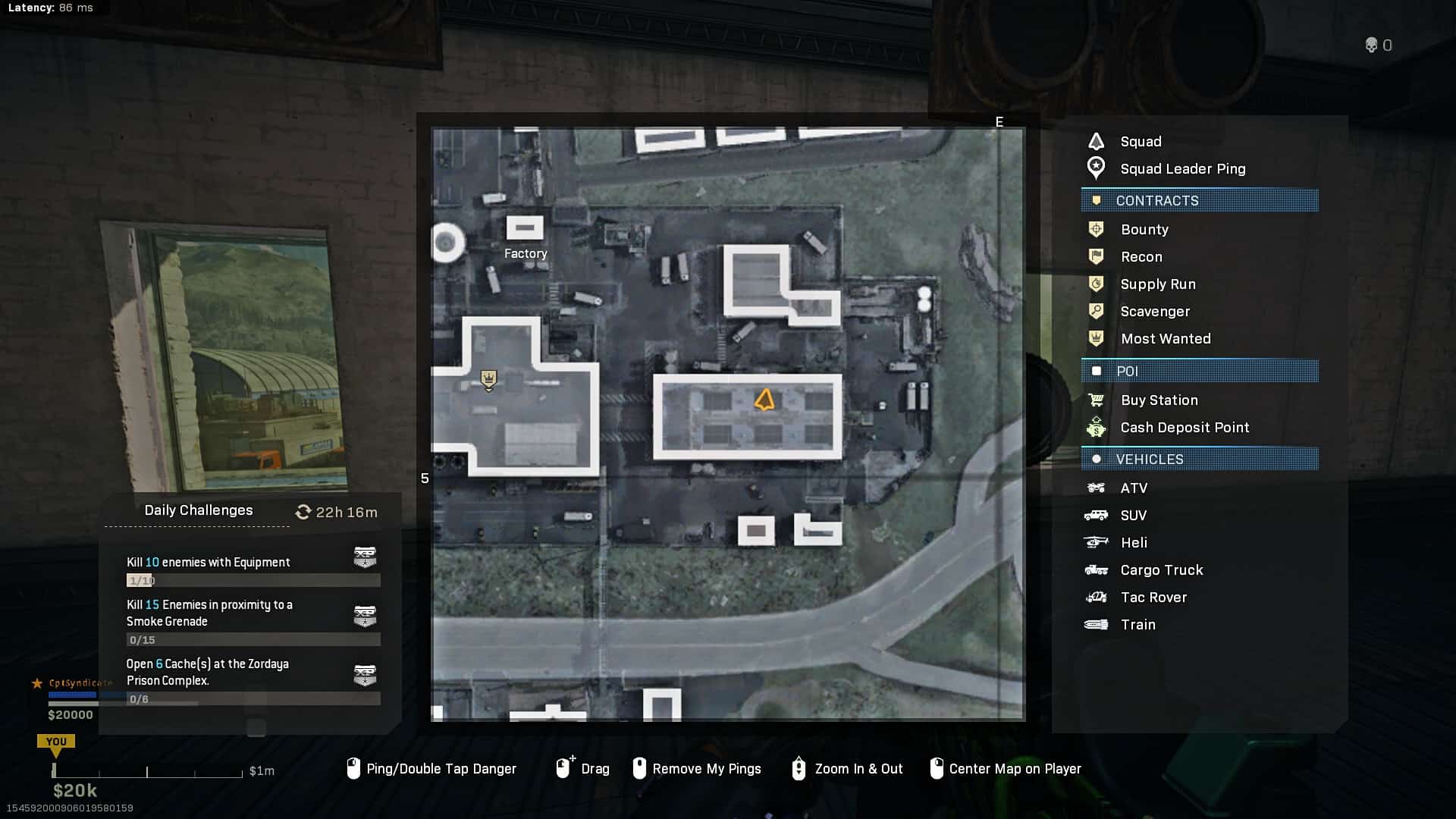Screen dimensions: 1456x819
Task: Select Most Wanted in the legend list
Action: point(1166,339)
